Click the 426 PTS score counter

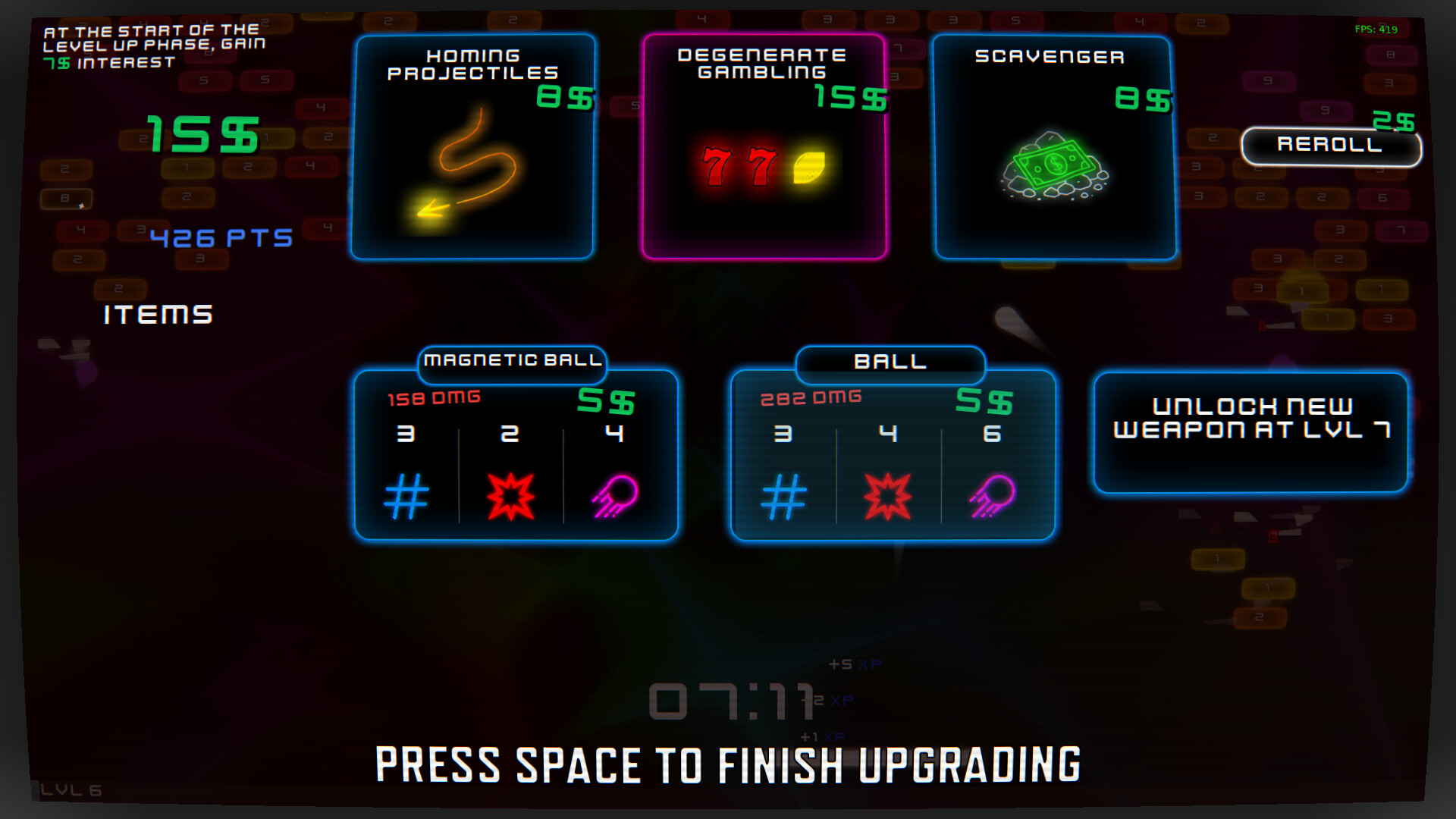click(220, 237)
